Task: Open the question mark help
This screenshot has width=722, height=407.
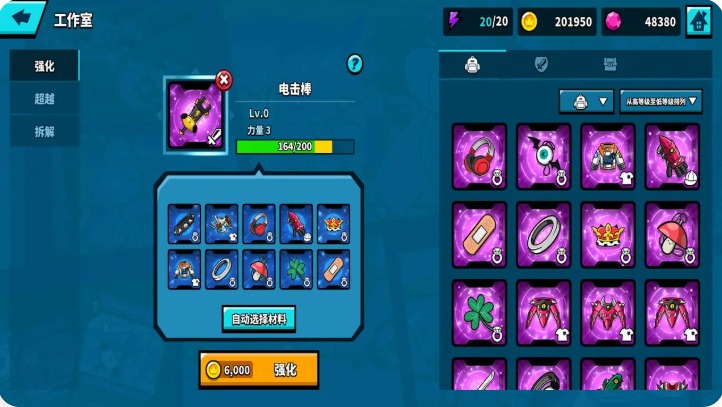Action: click(355, 64)
